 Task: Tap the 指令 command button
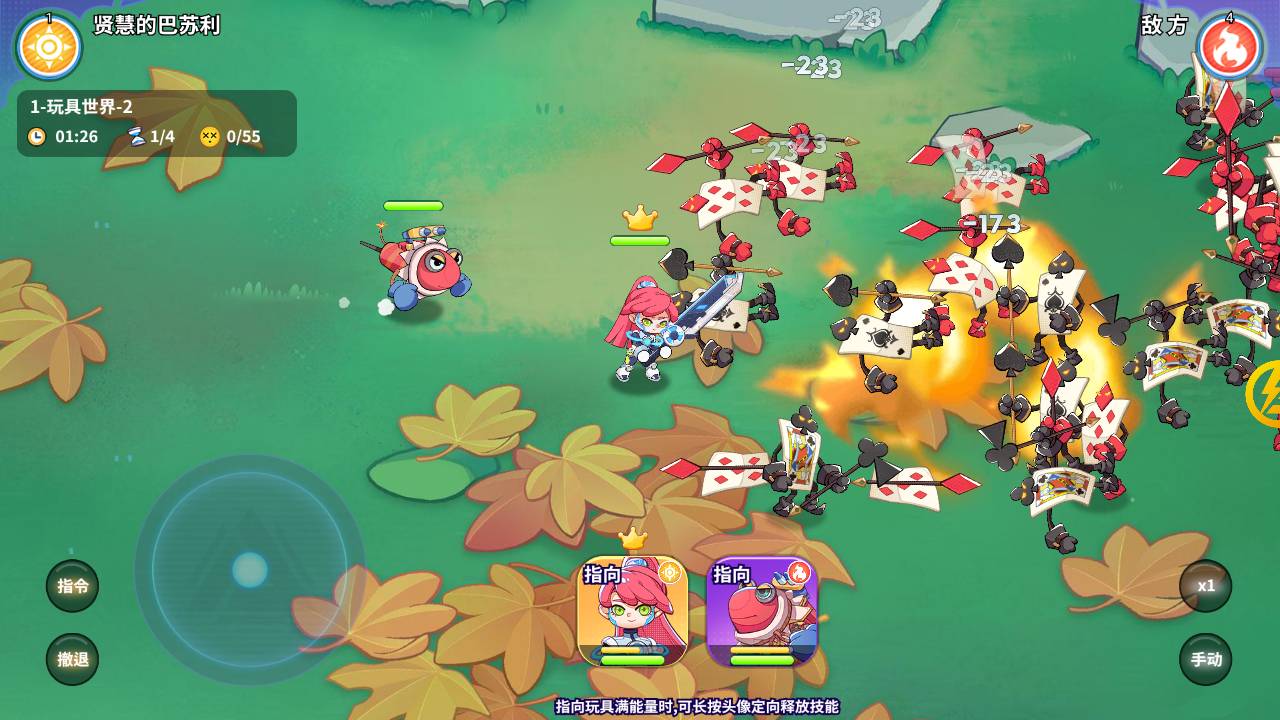pyautogui.click(x=73, y=586)
